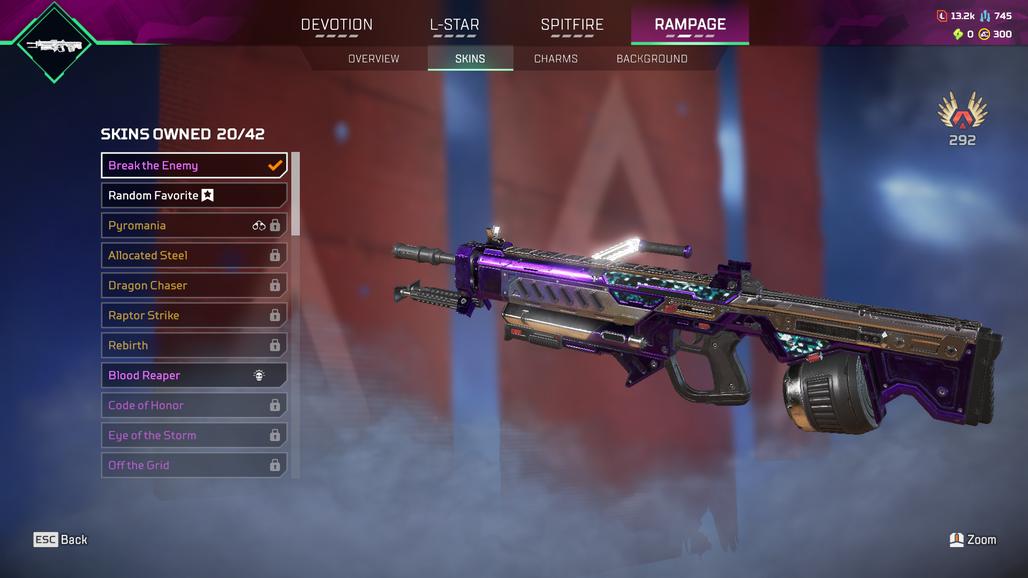Show the Overview sub-tab
This screenshot has width=1028, height=578.
click(x=373, y=59)
